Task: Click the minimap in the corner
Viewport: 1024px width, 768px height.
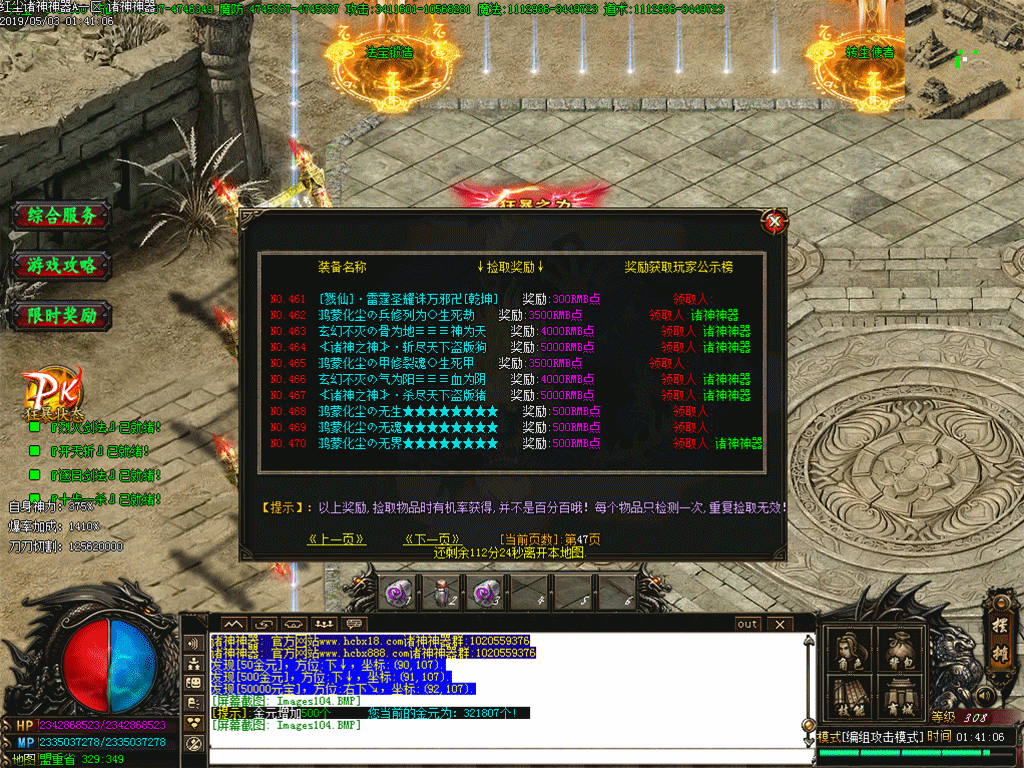Action: pyautogui.click(x=964, y=59)
